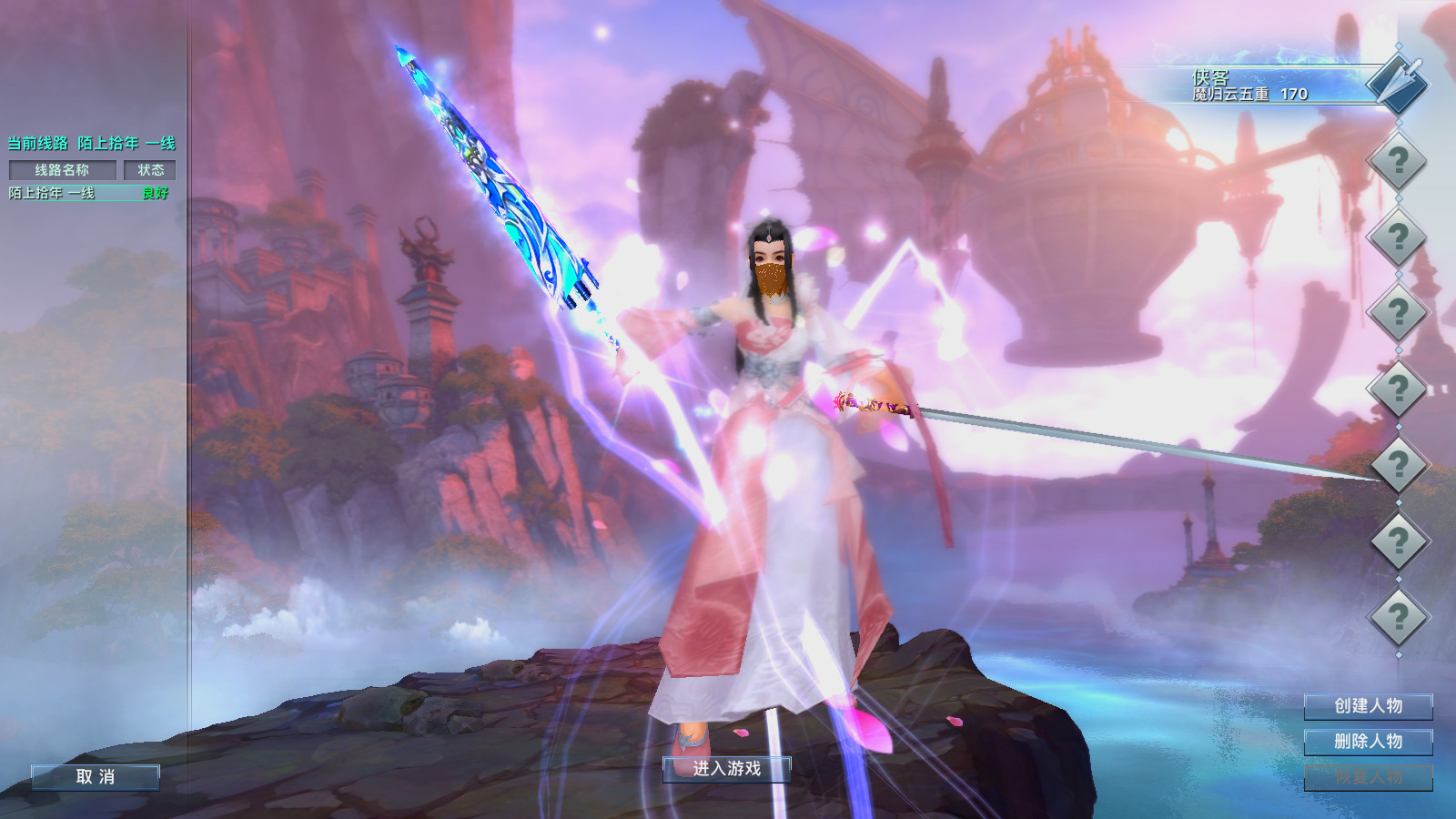Cancel with the 取消 button
1456x819 pixels.
96,777
